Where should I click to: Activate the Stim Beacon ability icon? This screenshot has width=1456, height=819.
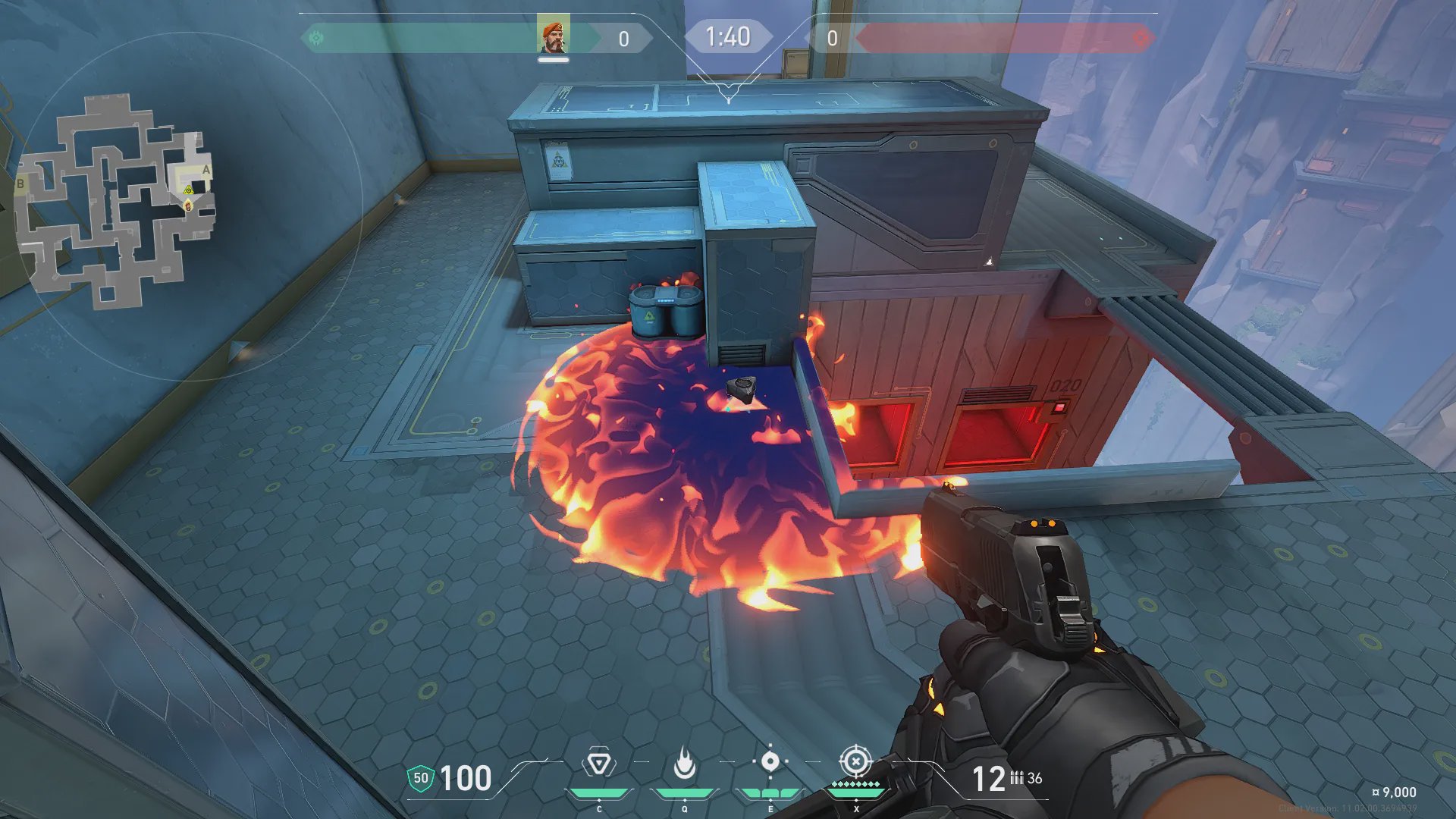point(599,764)
